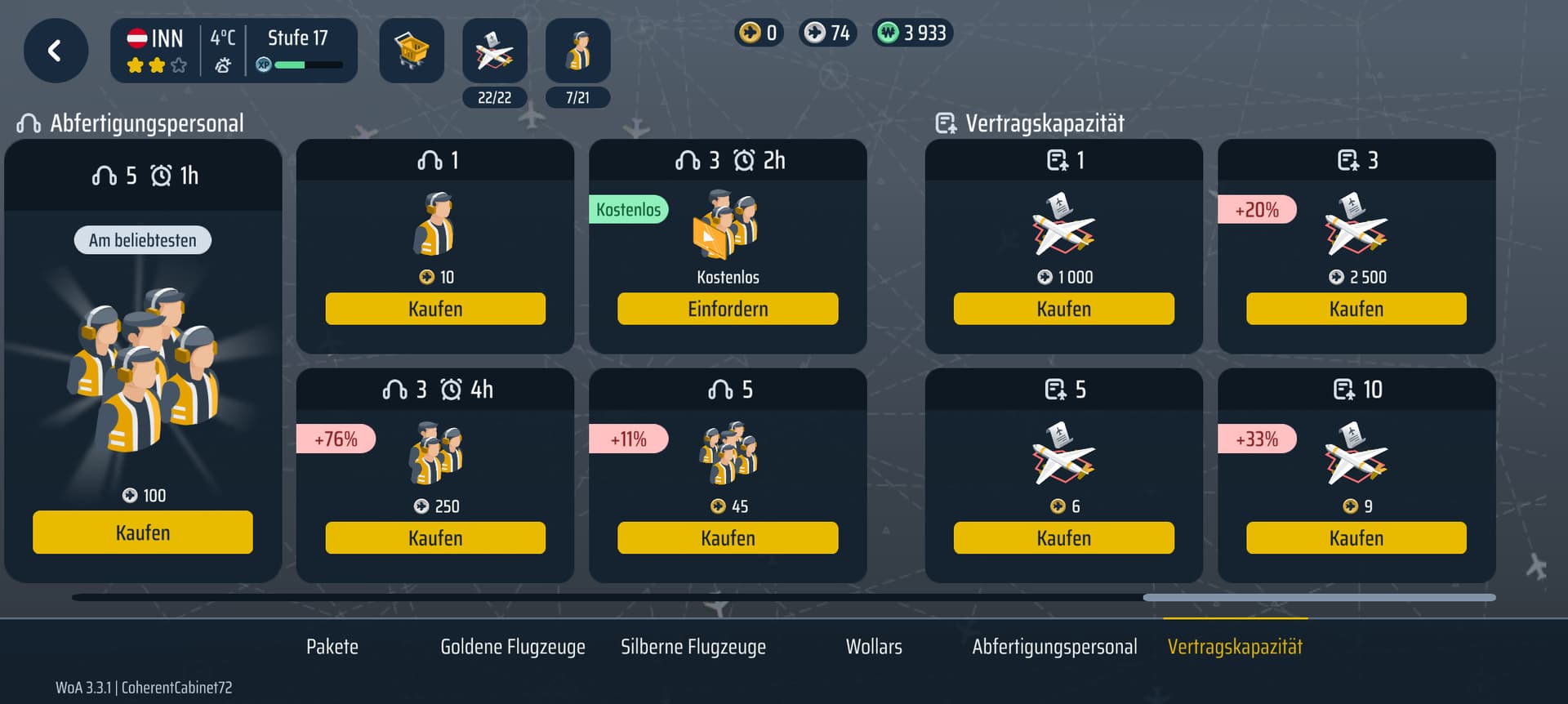Switch to the Abfertigungspersonal tab

(x=1054, y=647)
